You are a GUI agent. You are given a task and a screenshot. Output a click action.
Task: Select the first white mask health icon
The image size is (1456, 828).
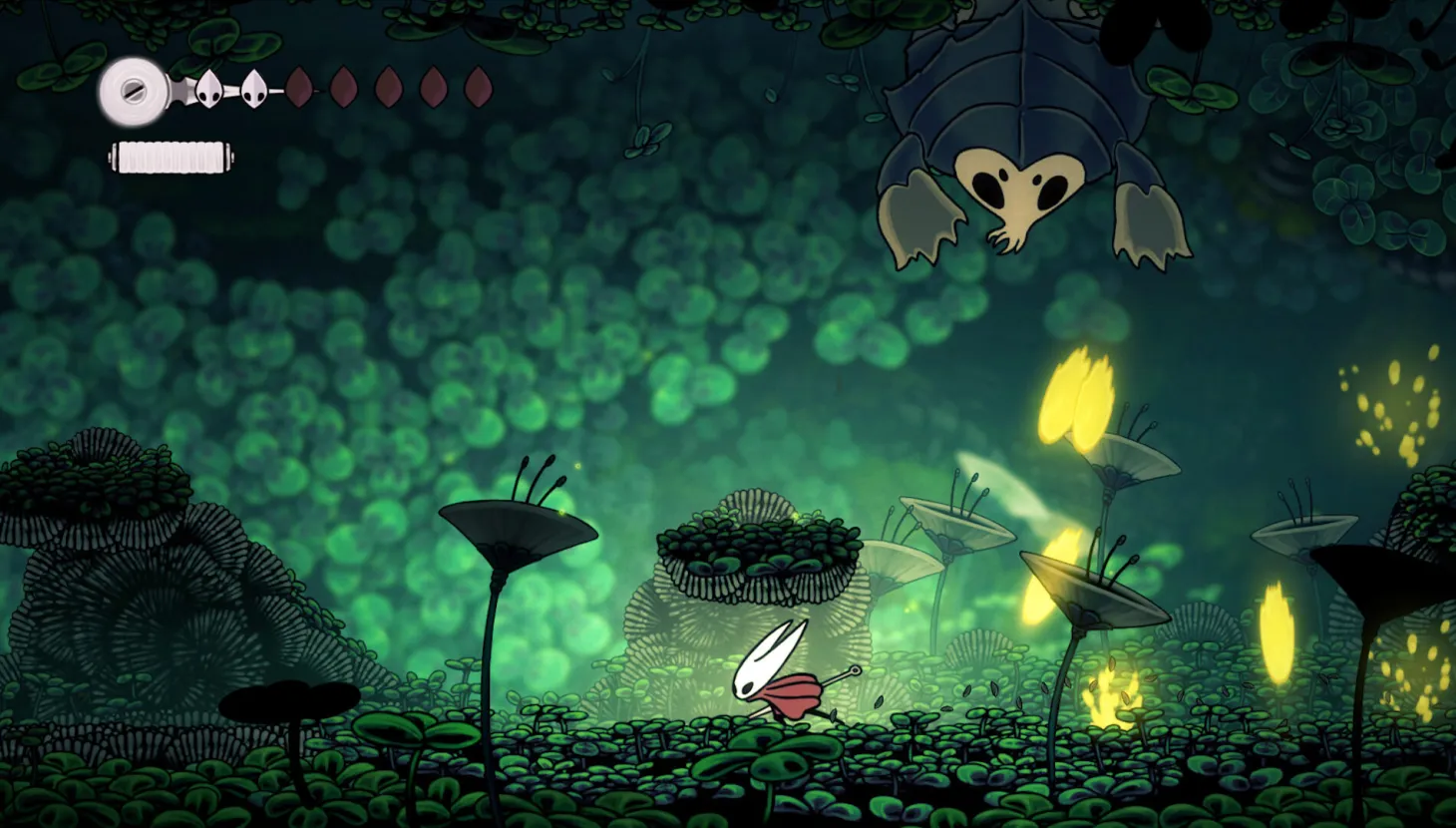click(x=211, y=88)
